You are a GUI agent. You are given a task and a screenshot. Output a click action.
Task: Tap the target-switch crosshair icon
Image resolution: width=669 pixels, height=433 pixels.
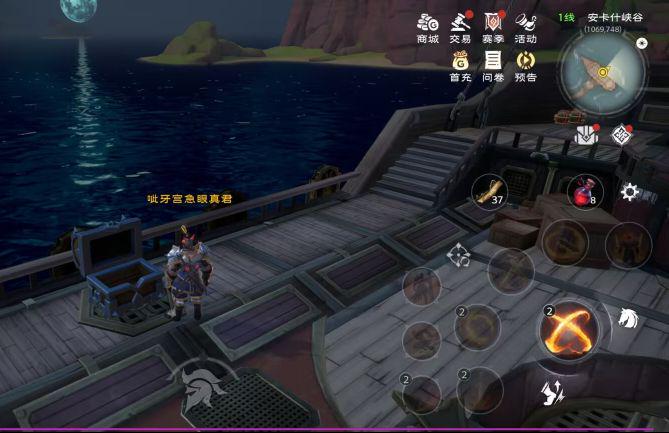(459, 255)
